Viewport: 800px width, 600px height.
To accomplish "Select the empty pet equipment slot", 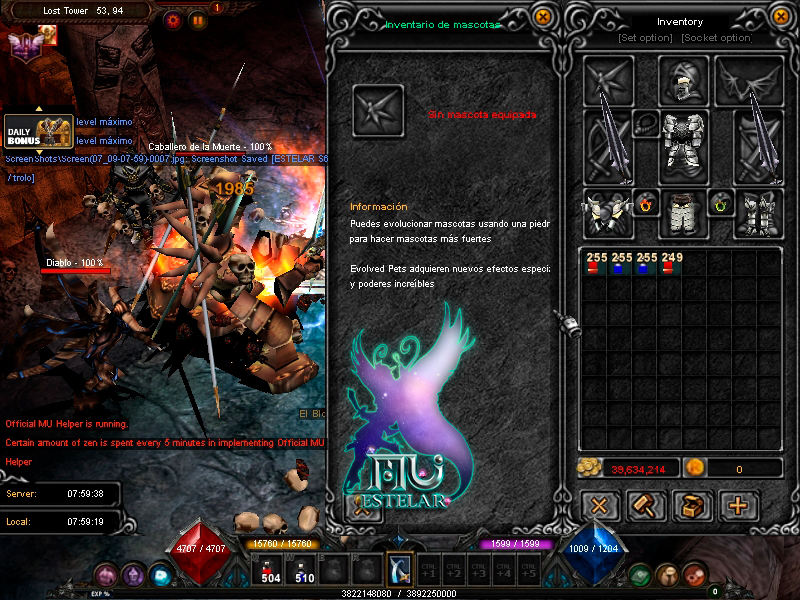I will pyautogui.click(x=378, y=110).
